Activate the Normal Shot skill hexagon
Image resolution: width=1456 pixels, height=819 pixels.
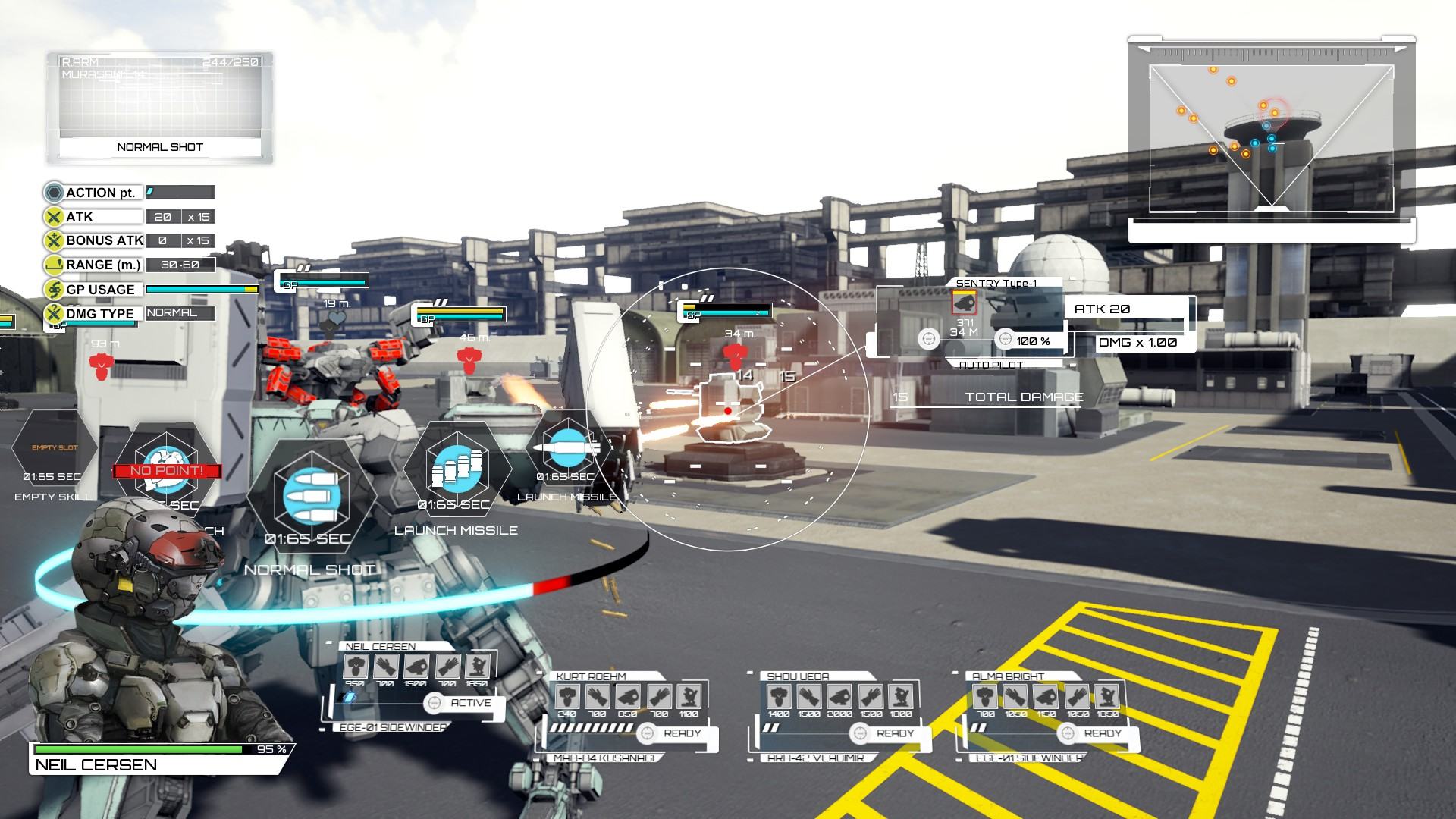311,491
